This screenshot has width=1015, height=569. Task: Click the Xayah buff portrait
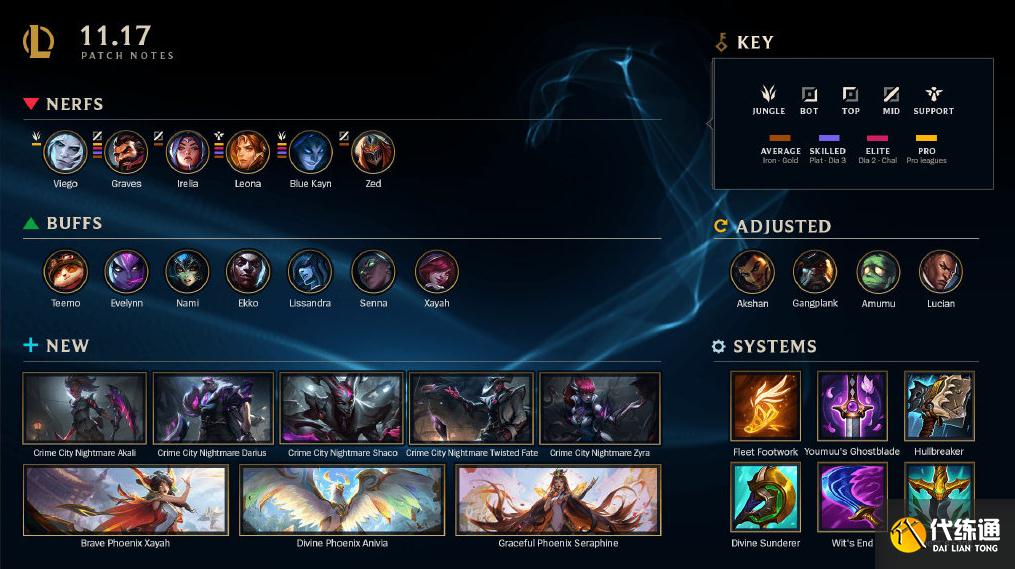pos(436,272)
